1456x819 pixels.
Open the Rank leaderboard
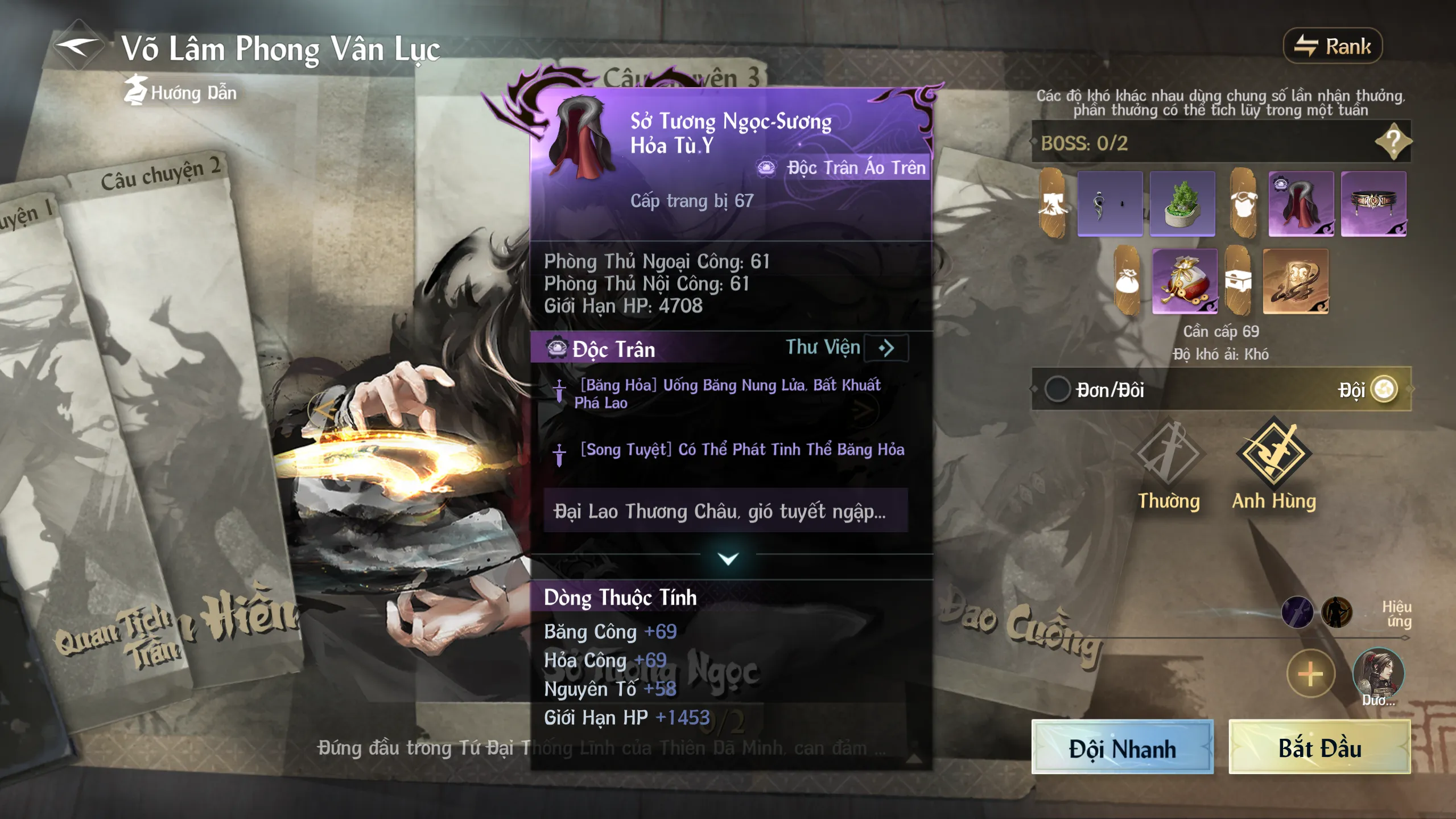(x=1333, y=46)
